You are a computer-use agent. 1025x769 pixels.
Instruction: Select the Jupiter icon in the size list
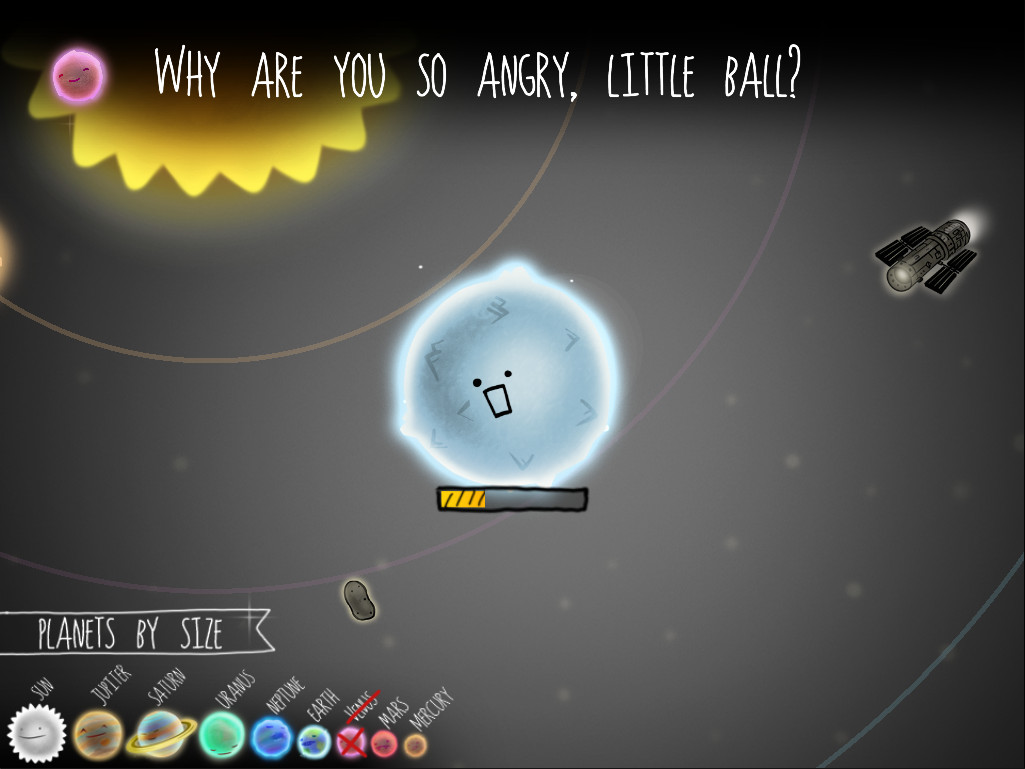(98, 735)
